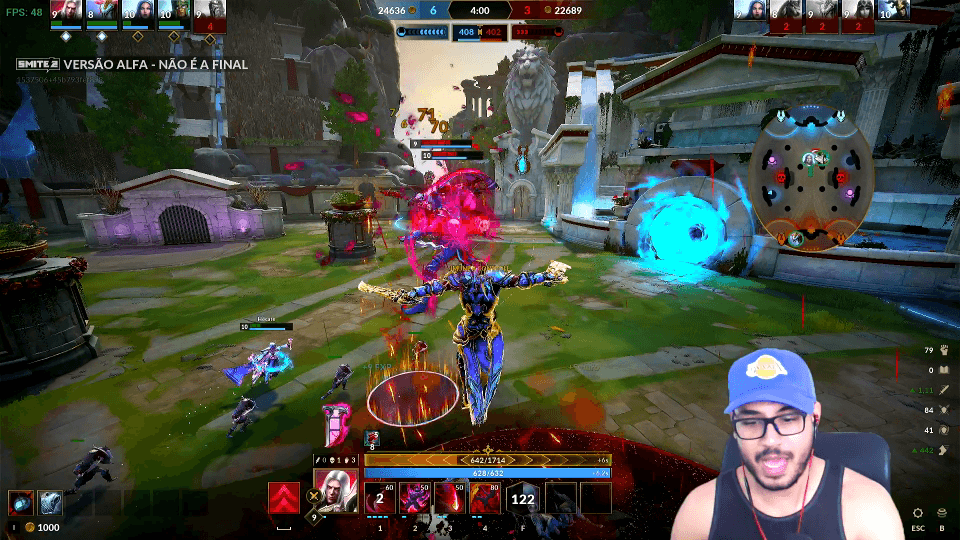Open the settings gear icon

(x=918, y=512)
